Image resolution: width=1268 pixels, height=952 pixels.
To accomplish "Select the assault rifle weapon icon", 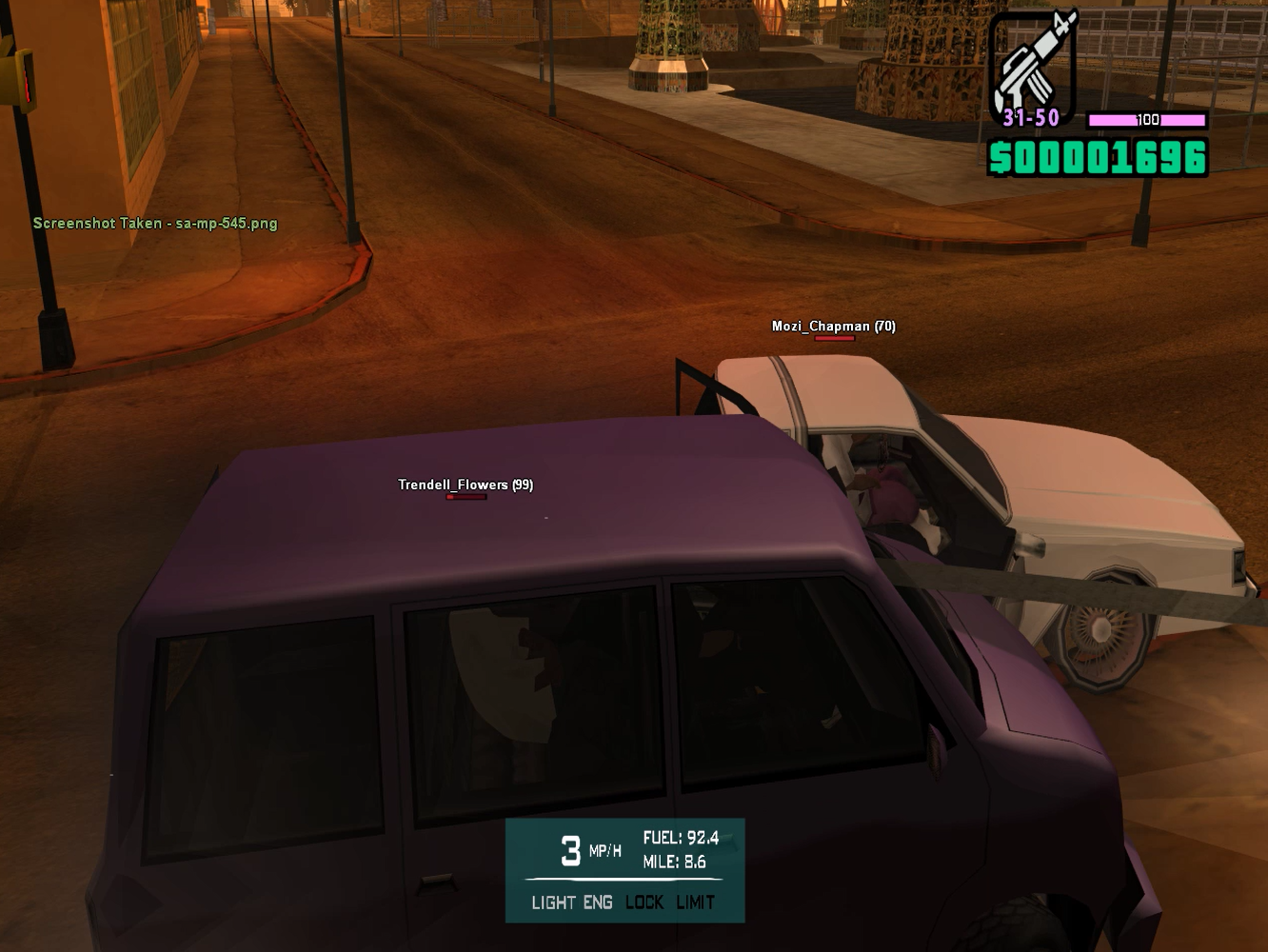I will click(1033, 65).
